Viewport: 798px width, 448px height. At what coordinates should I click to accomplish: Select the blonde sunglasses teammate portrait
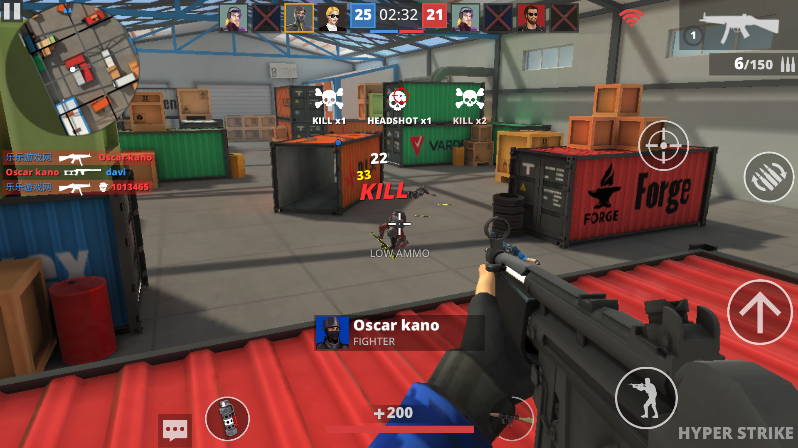[x=332, y=17]
